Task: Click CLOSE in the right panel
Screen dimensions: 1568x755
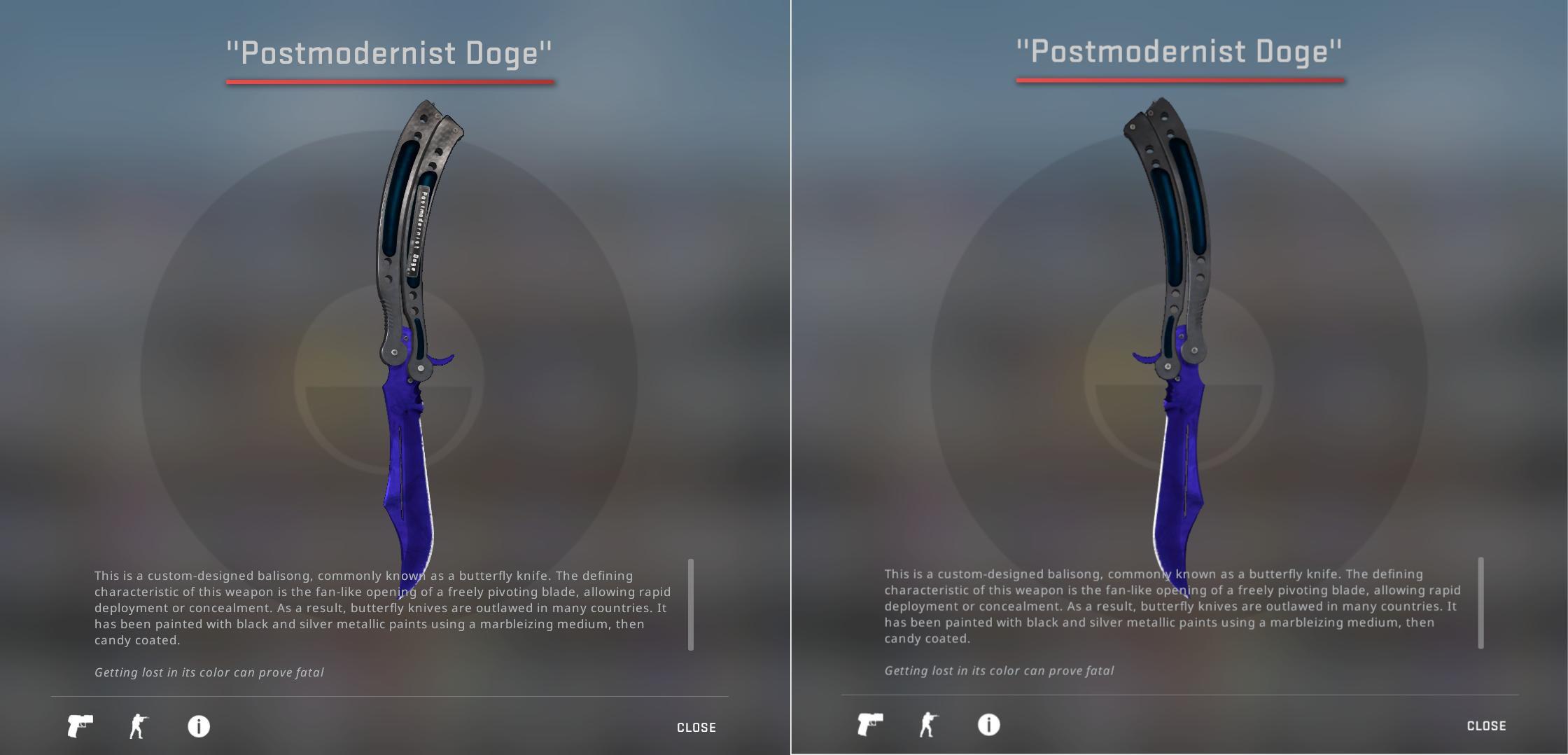Action: coord(1485,727)
